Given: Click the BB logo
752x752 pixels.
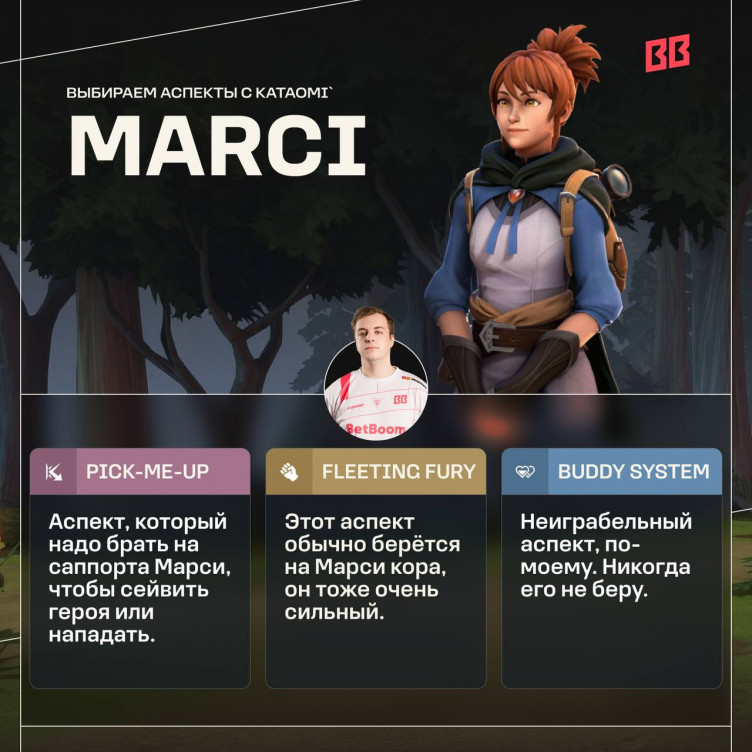Looking at the screenshot, I should (x=667, y=54).
